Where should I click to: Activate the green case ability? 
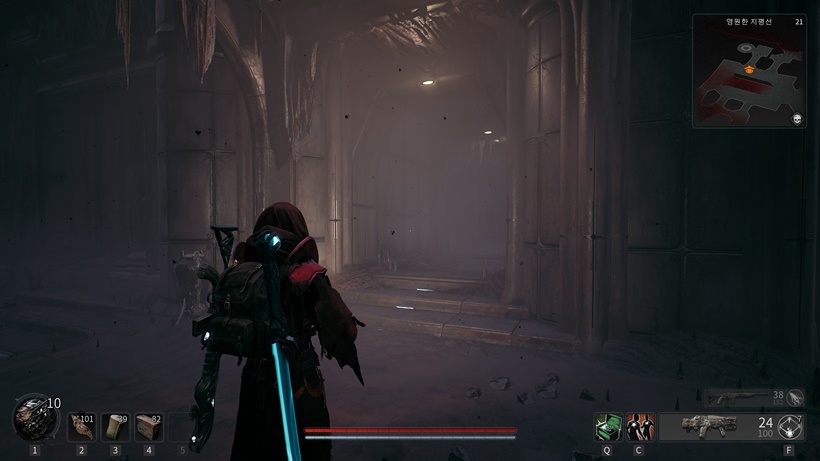point(607,427)
